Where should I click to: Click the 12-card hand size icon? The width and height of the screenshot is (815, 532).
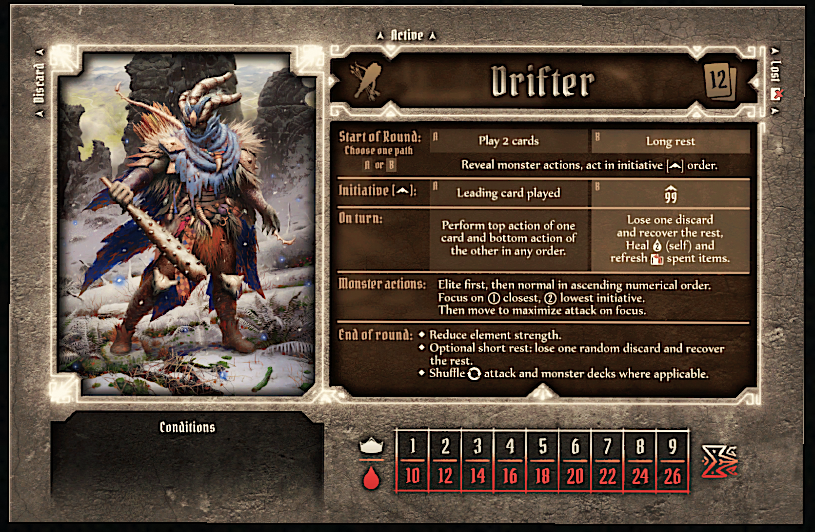pyautogui.click(x=720, y=81)
